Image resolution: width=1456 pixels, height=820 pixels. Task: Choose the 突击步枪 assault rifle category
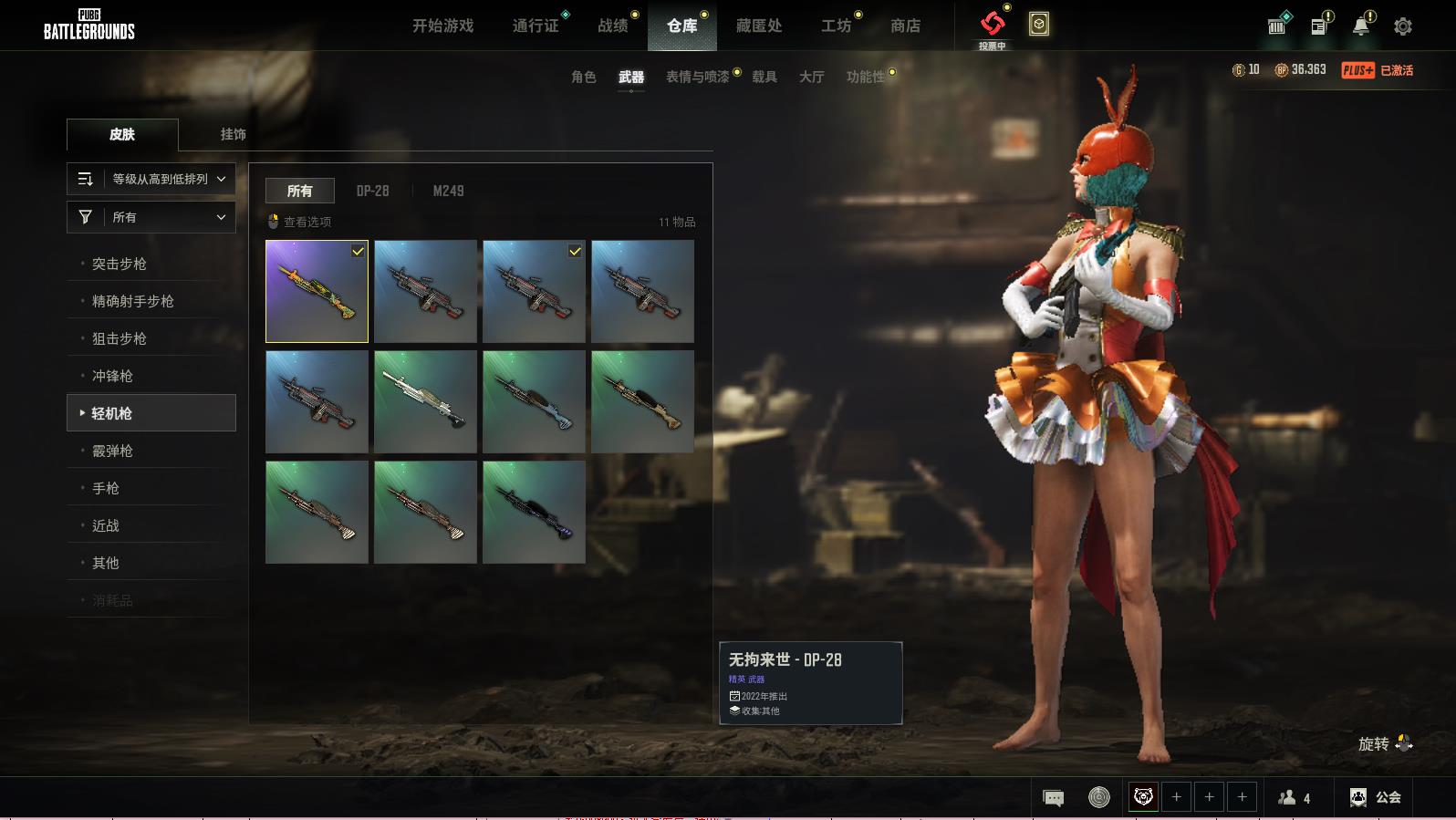(x=120, y=264)
